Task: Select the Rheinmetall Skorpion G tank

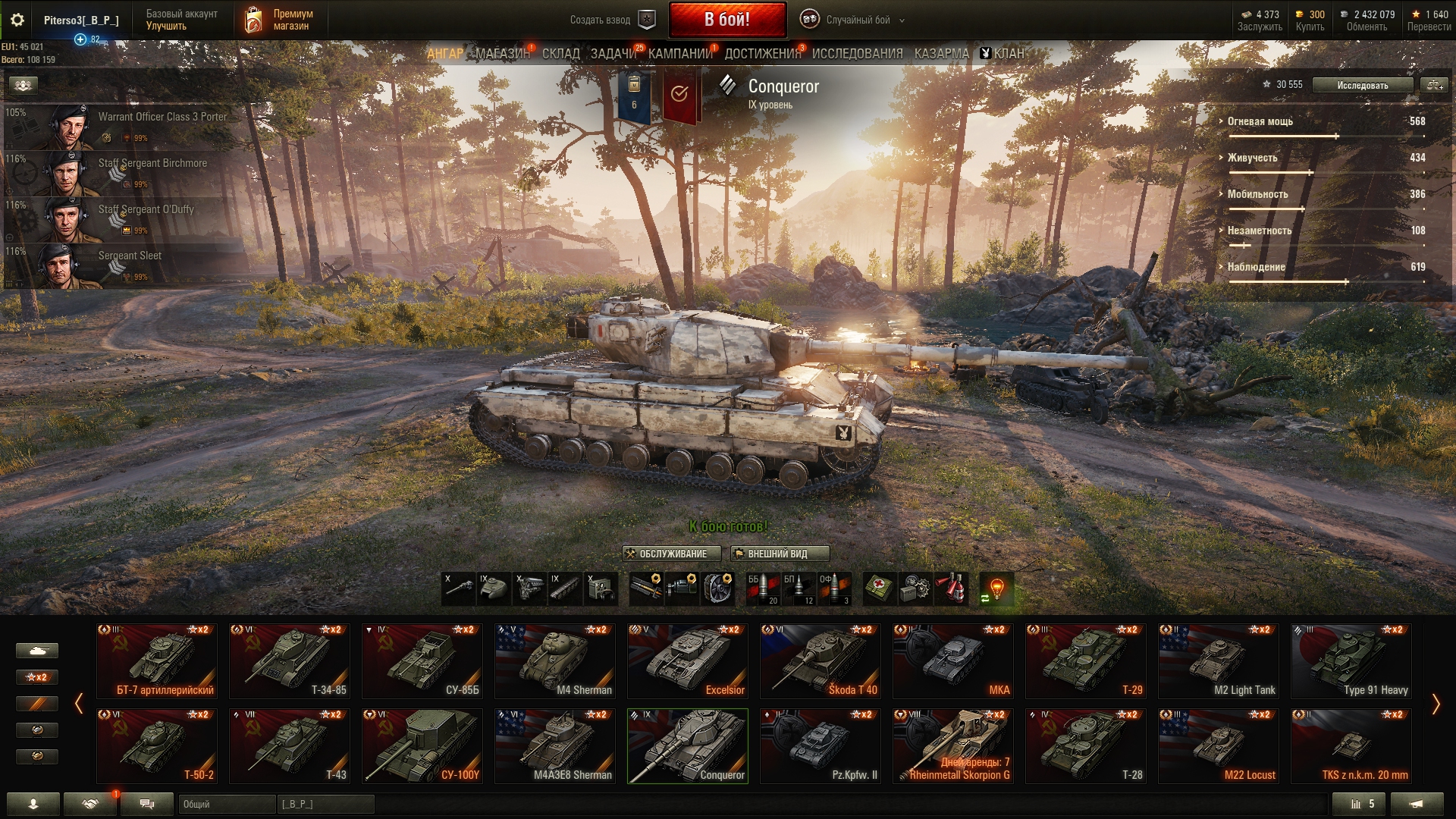Action: [952, 746]
